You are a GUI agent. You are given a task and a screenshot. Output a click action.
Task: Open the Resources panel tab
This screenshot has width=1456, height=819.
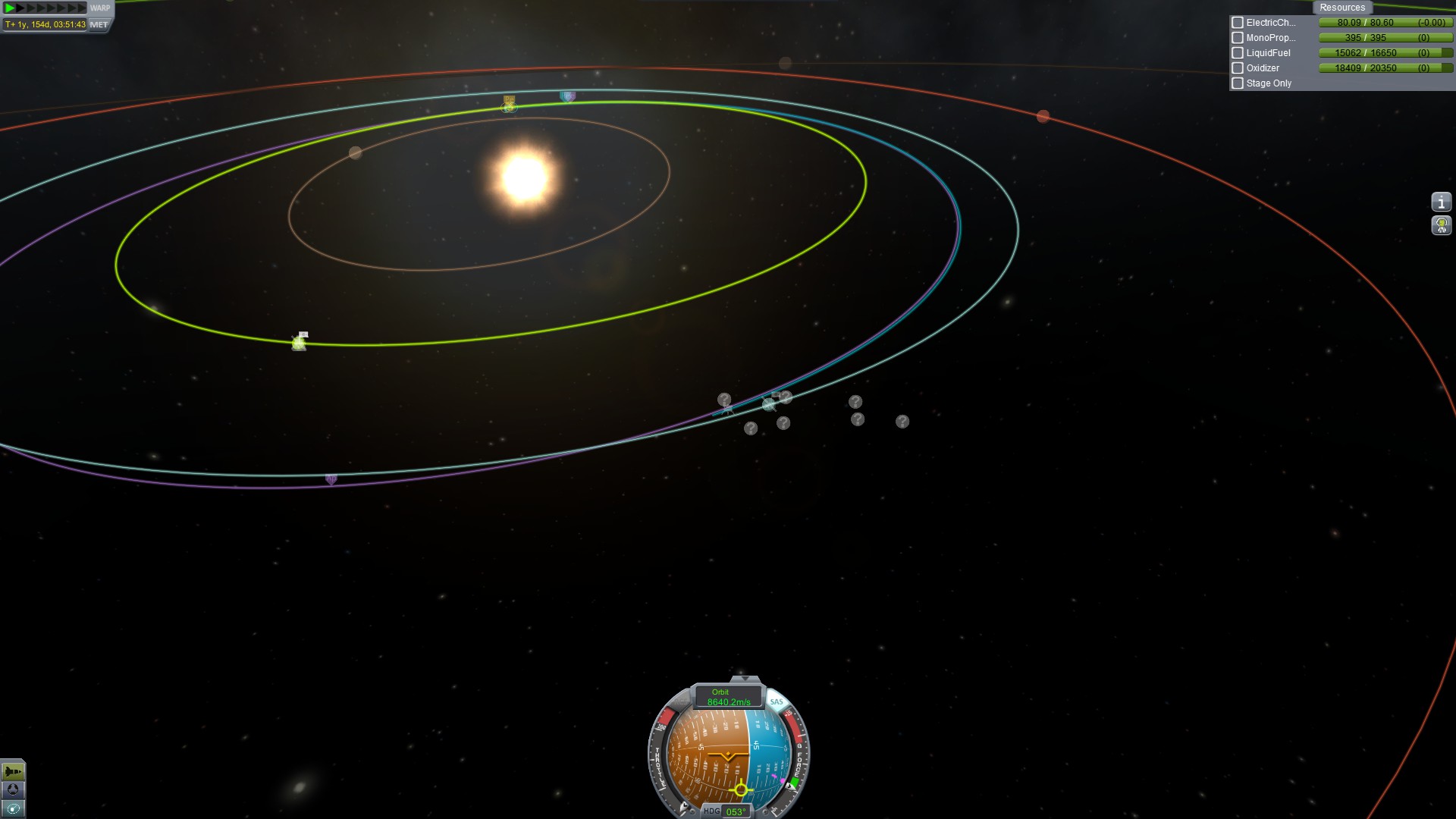[x=1341, y=8]
